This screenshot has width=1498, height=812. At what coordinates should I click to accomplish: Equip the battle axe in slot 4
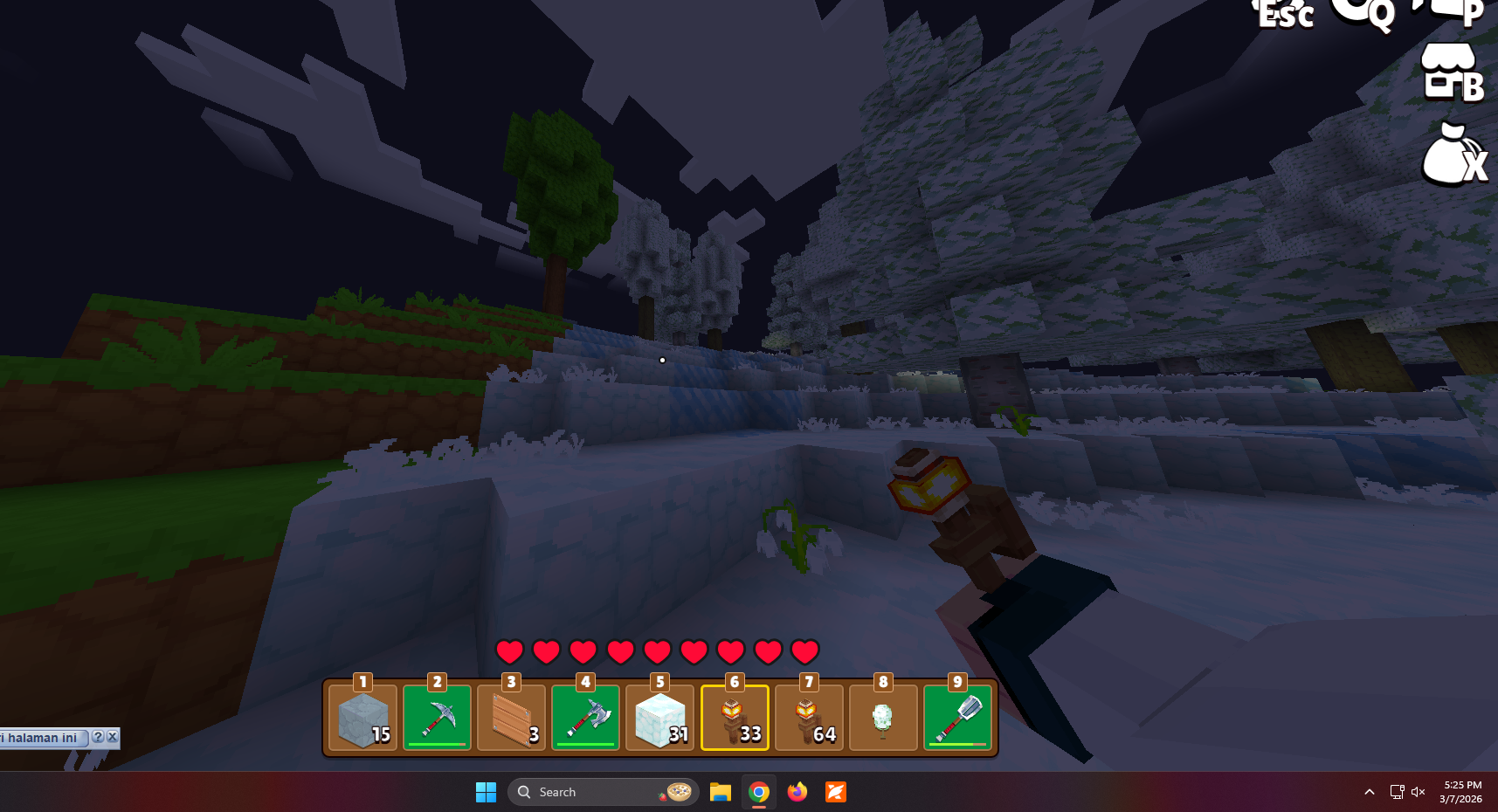point(586,718)
